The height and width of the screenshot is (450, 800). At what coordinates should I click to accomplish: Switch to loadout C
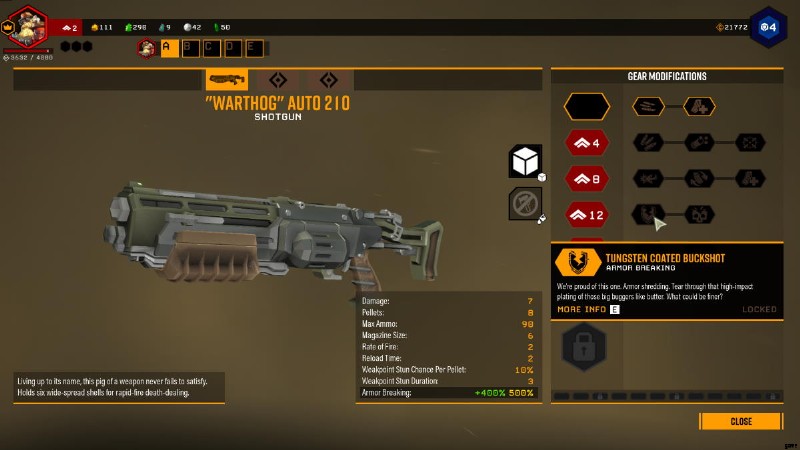point(212,47)
